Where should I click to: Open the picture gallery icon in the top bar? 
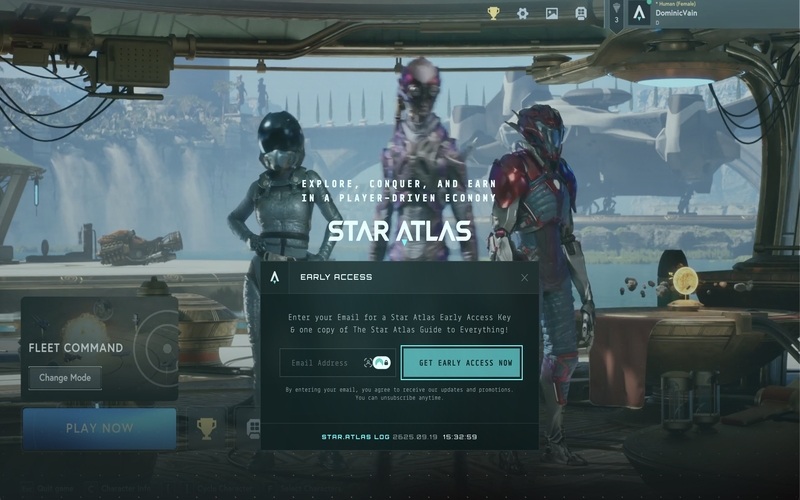552,13
